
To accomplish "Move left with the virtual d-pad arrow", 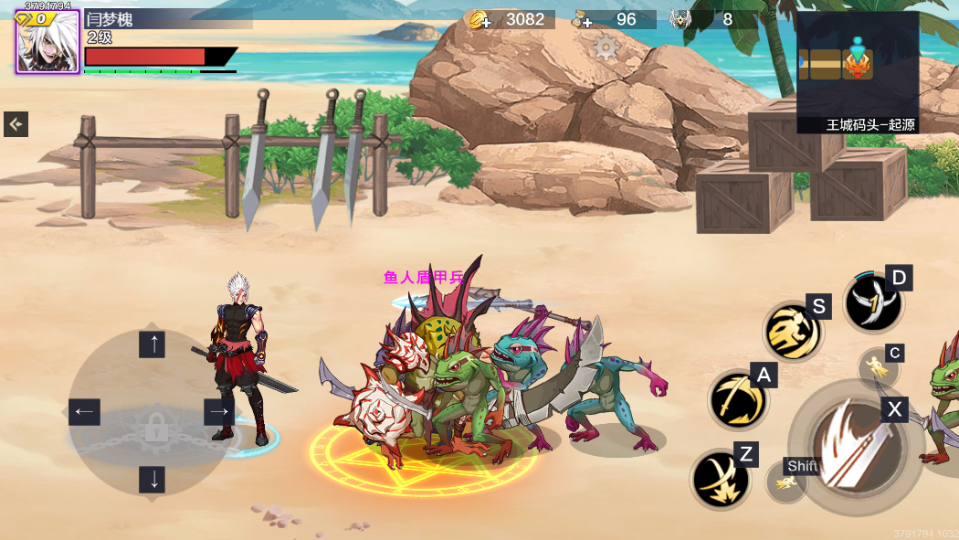I will [84, 411].
